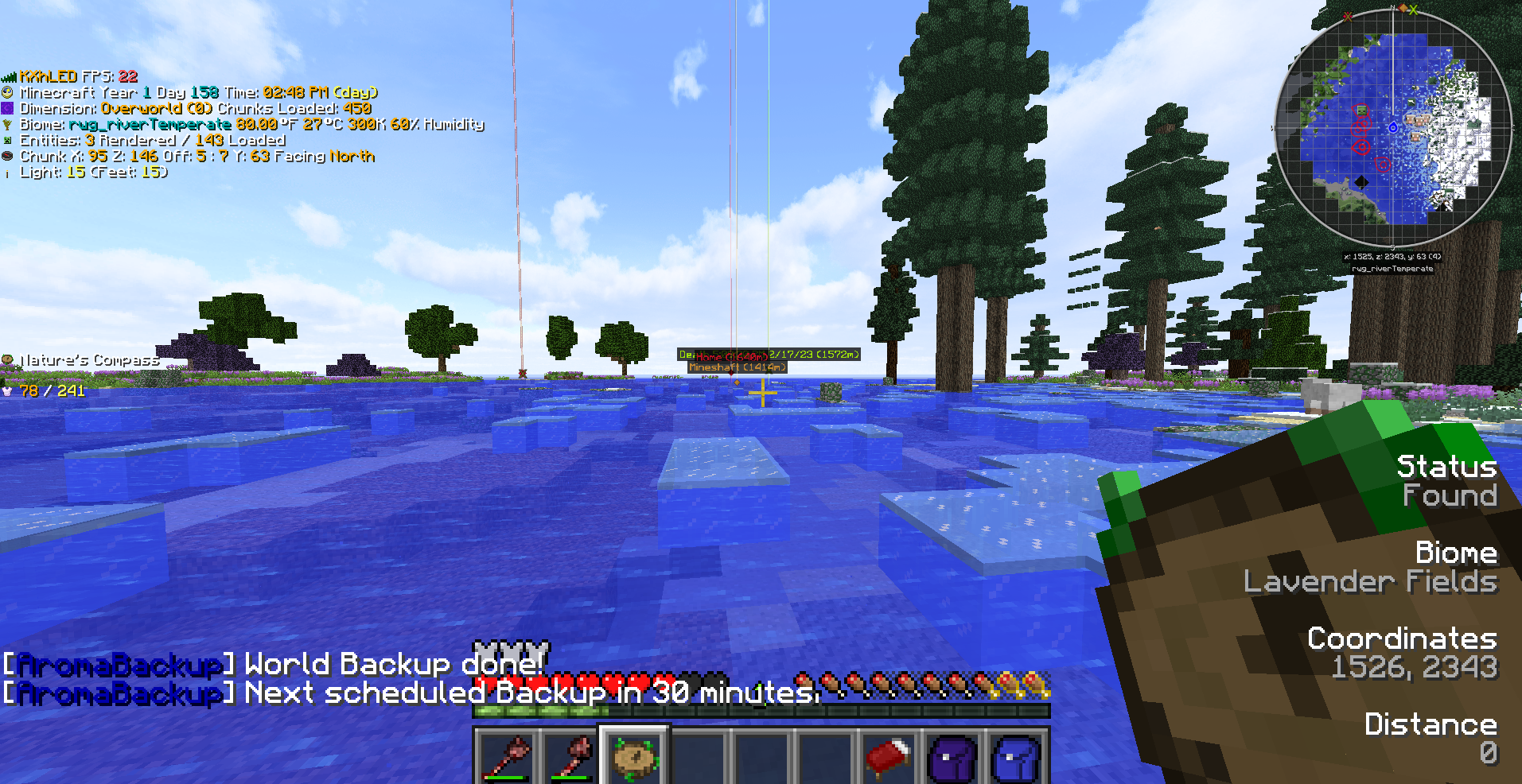Toggle the Mineshaft waypoint marker
Screen dimensions: 1522x784
pyautogui.click(x=736, y=367)
